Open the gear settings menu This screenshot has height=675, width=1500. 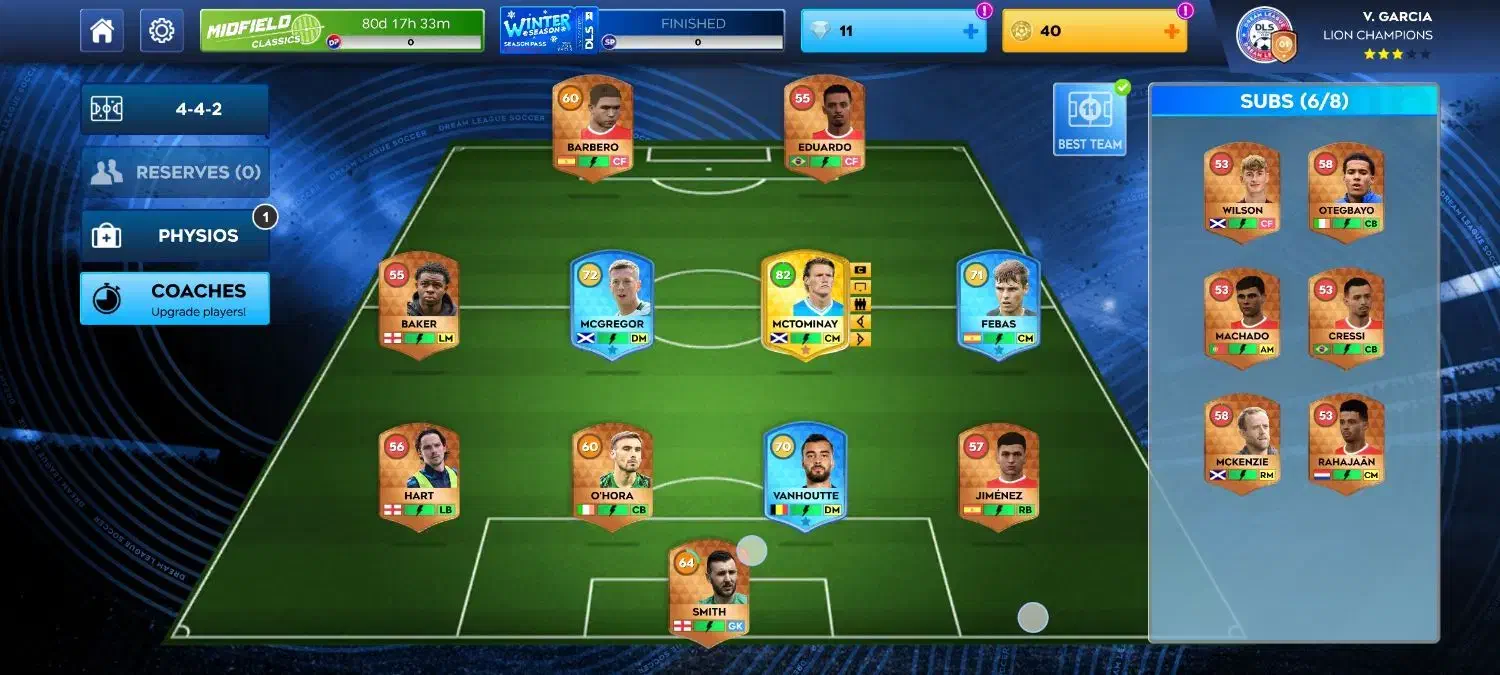pyautogui.click(x=161, y=31)
